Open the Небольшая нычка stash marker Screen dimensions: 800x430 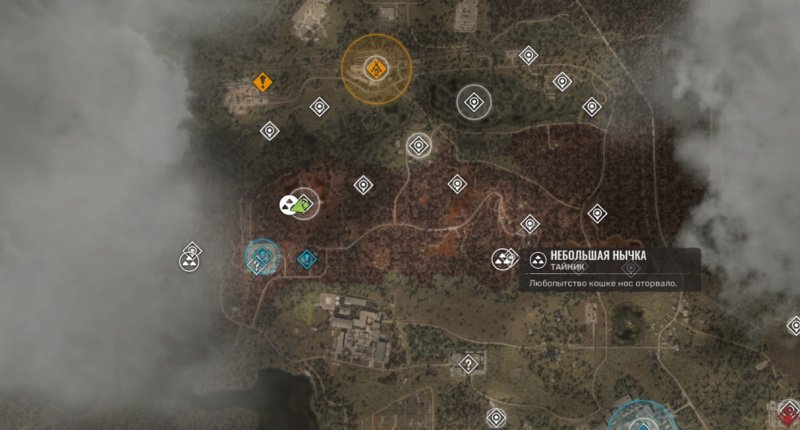502,260
